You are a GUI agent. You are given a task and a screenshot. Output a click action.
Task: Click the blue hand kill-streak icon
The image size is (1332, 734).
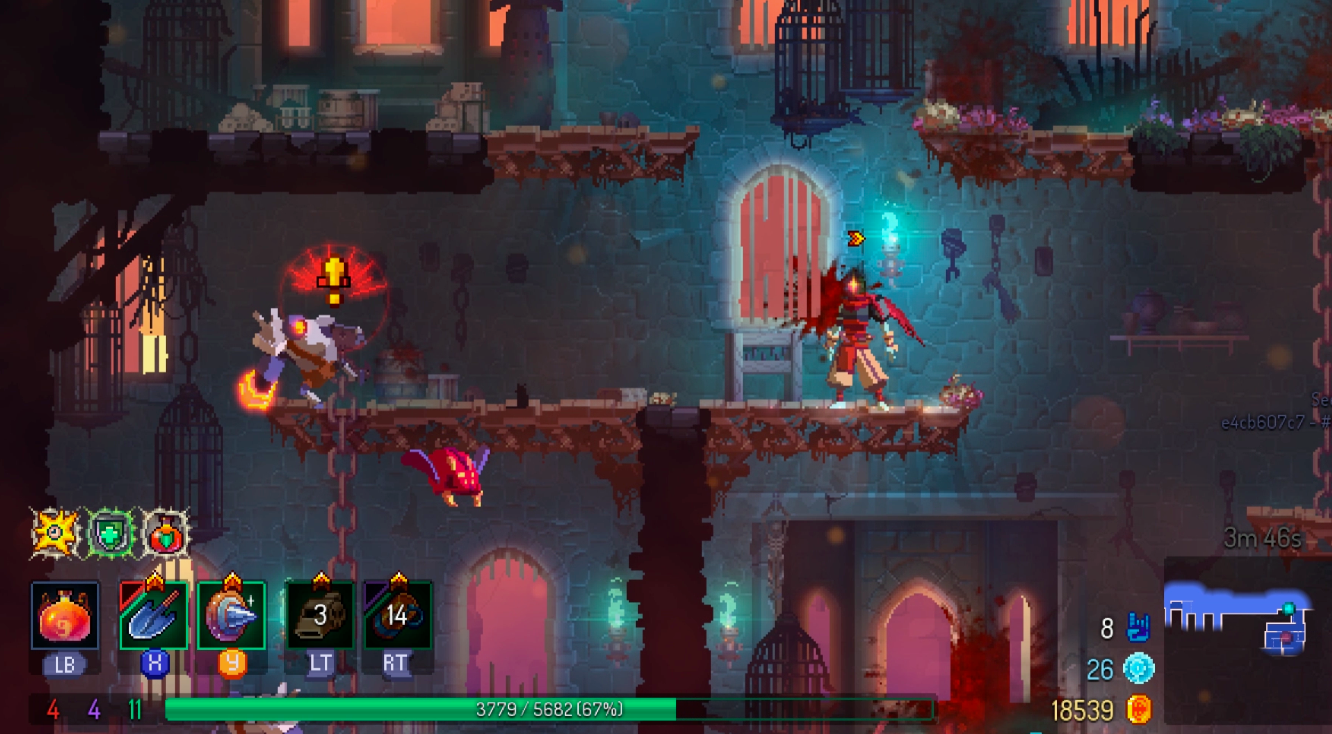click(1138, 628)
